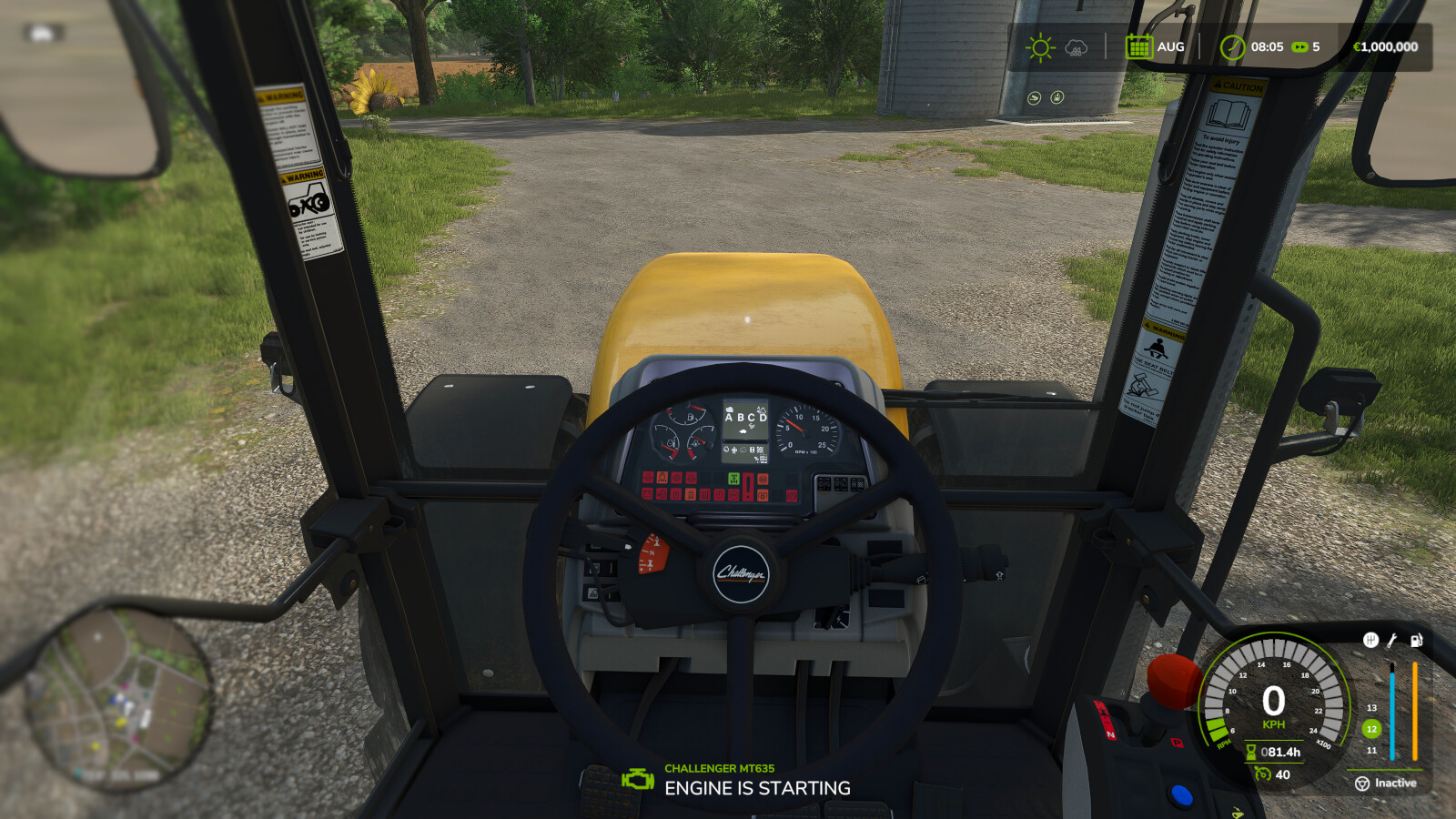This screenshot has width=1456, height=819.
Task: Toggle the green gear 12 indicator
Action: click(x=1371, y=728)
